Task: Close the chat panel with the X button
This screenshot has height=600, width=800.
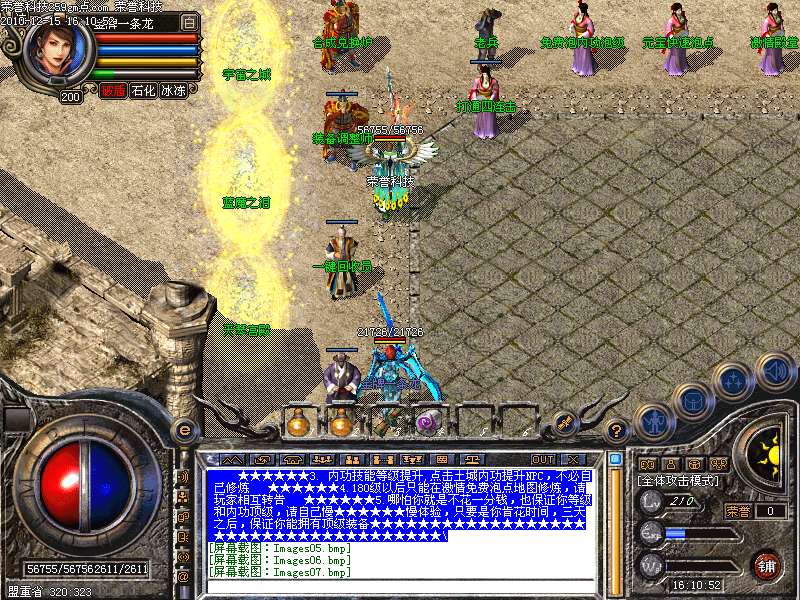Action: 573,460
